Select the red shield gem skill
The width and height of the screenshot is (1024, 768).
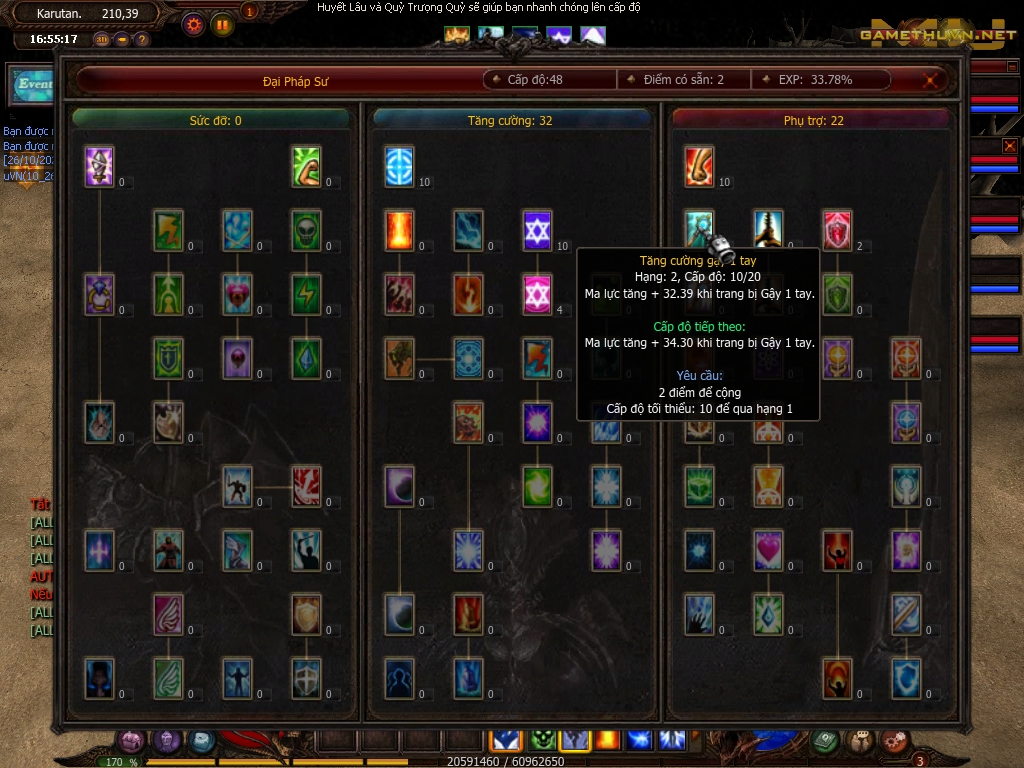tap(837, 230)
